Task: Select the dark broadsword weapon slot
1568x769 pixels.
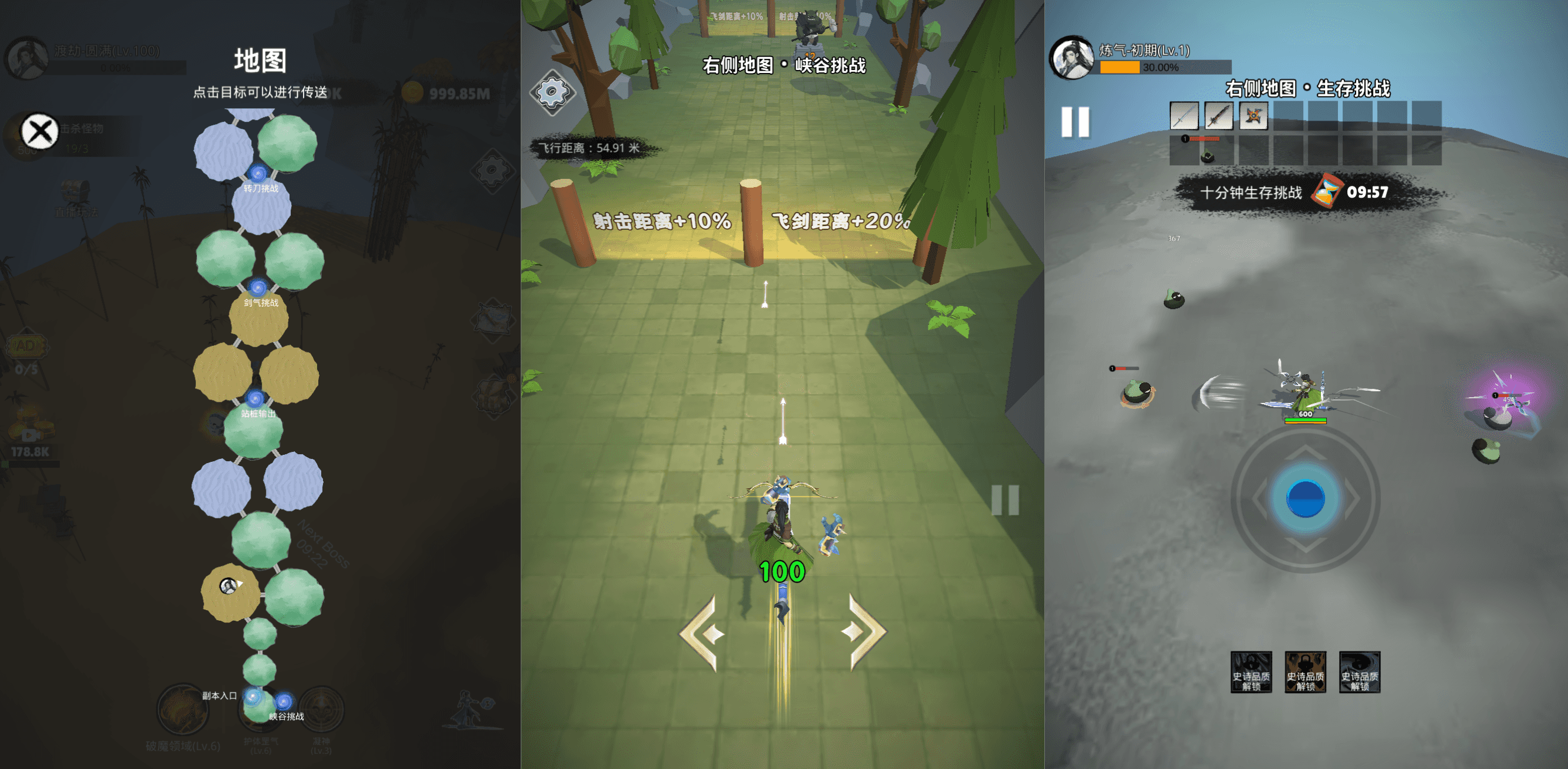Action: tap(1218, 116)
